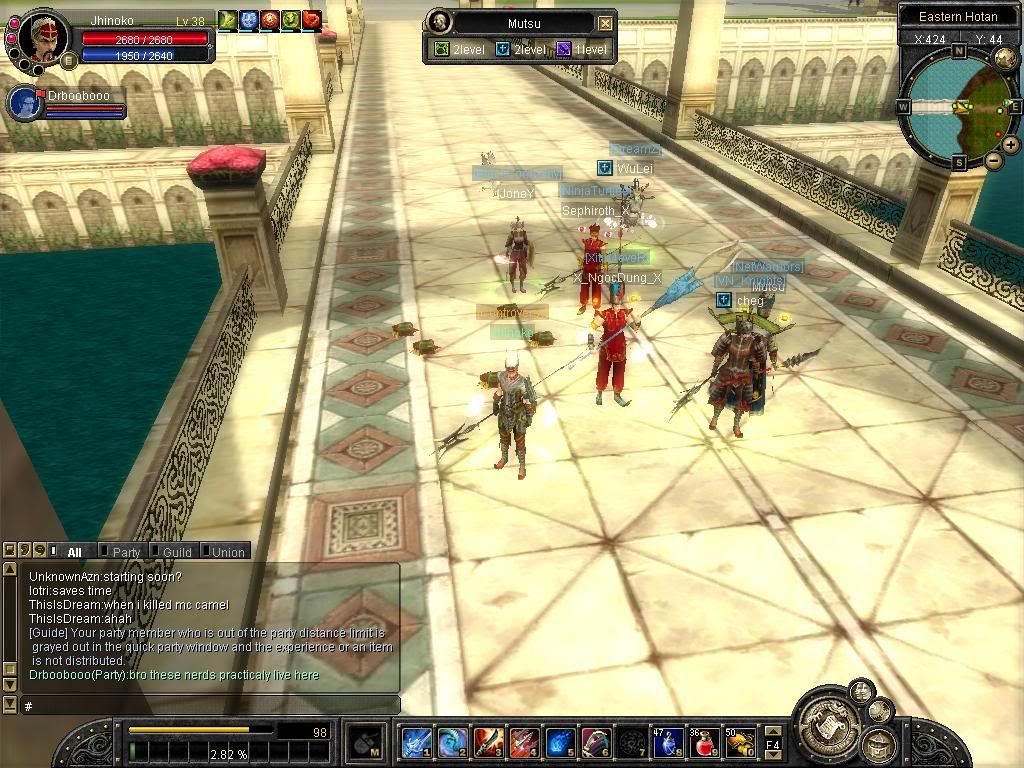Select party member Drboobooo's portrait

pos(24,103)
